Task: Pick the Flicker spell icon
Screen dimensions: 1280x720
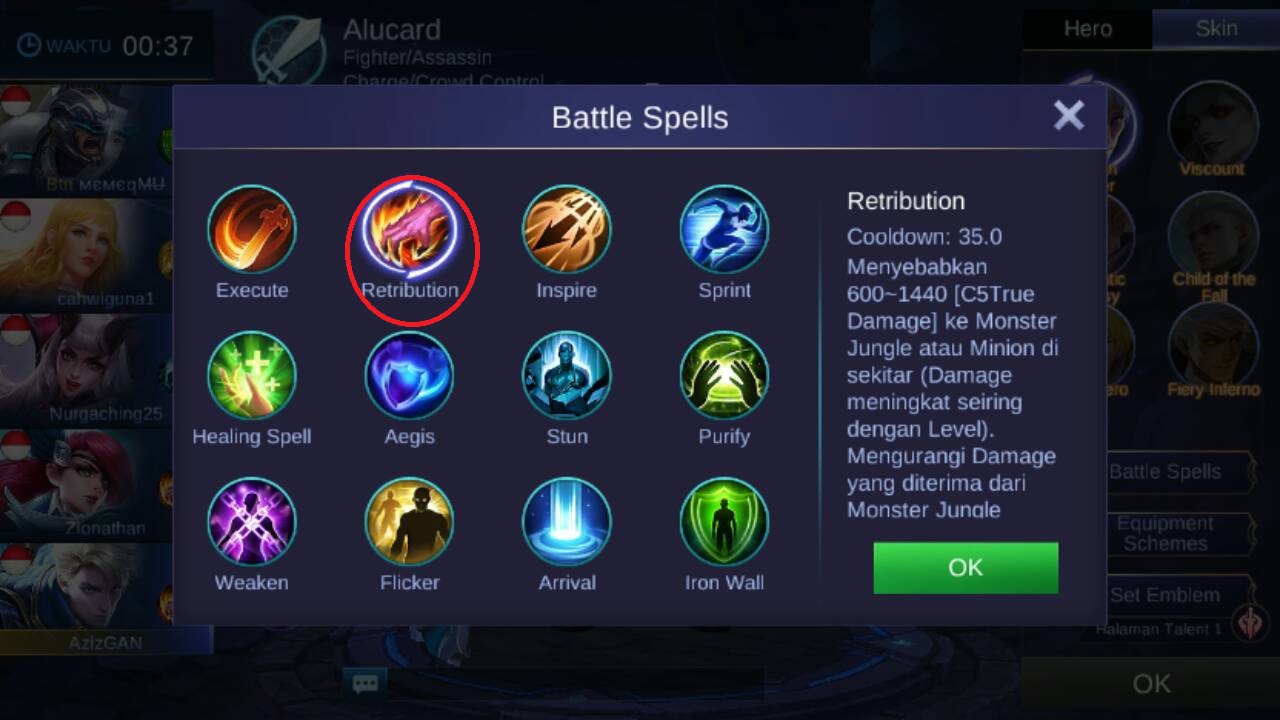Action: click(409, 522)
